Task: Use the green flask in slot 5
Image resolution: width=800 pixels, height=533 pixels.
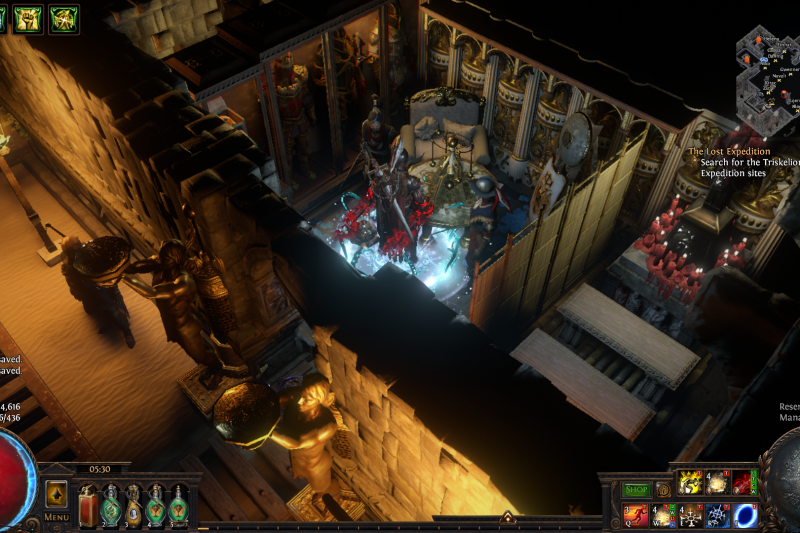Action: coord(179,505)
